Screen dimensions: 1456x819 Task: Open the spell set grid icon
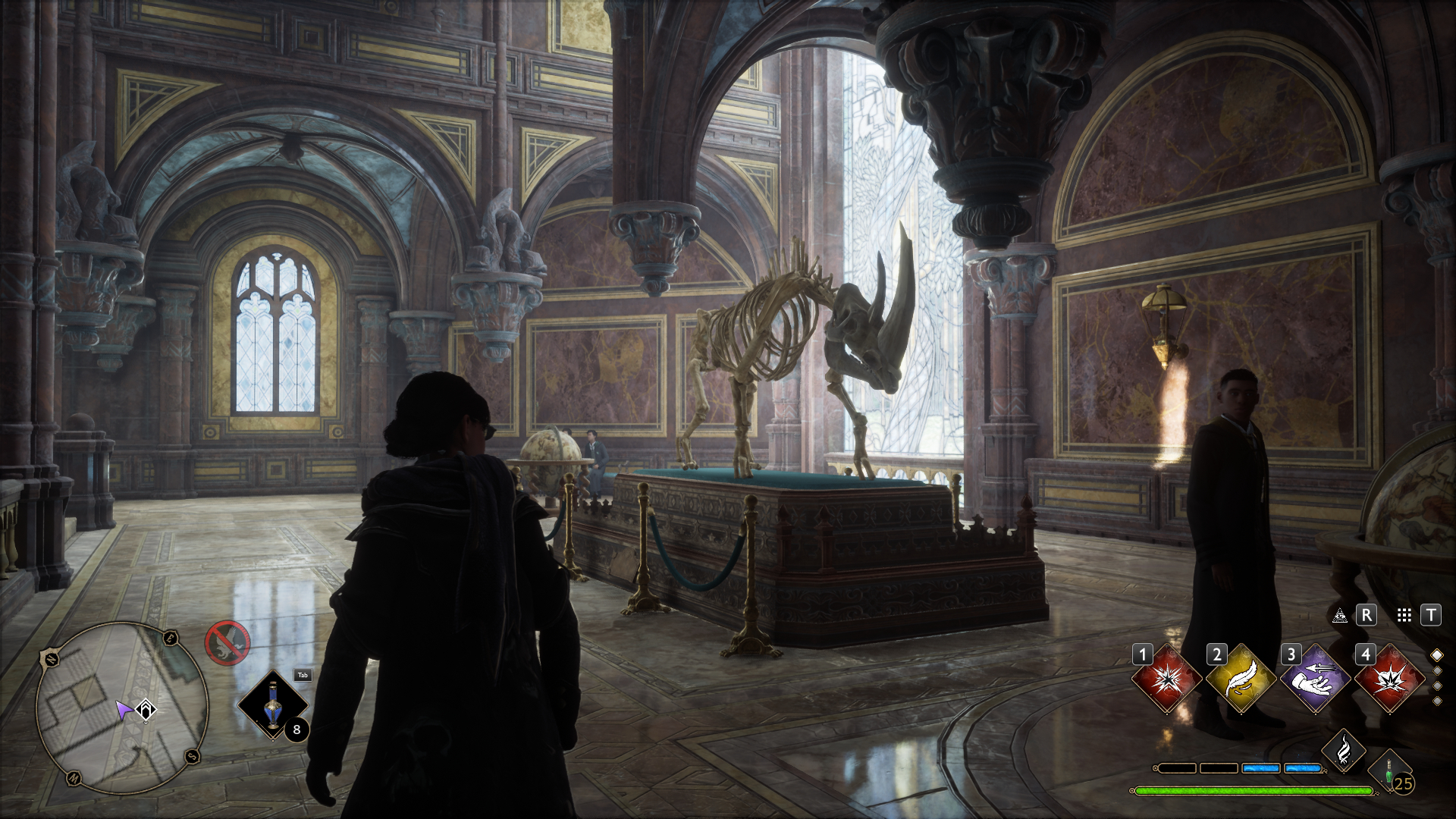tap(1404, 615)
